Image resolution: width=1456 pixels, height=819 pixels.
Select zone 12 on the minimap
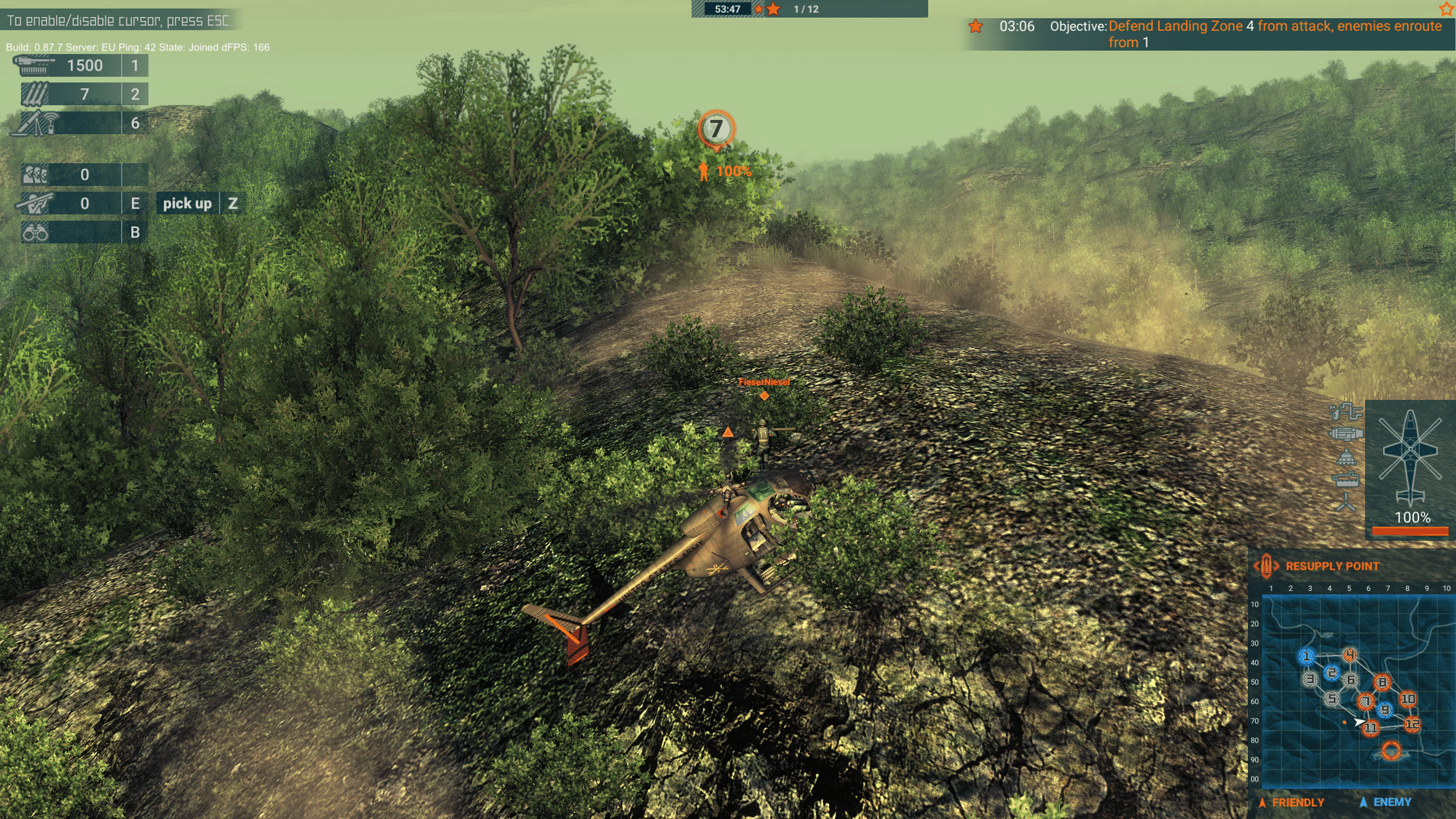(1412, 724)
